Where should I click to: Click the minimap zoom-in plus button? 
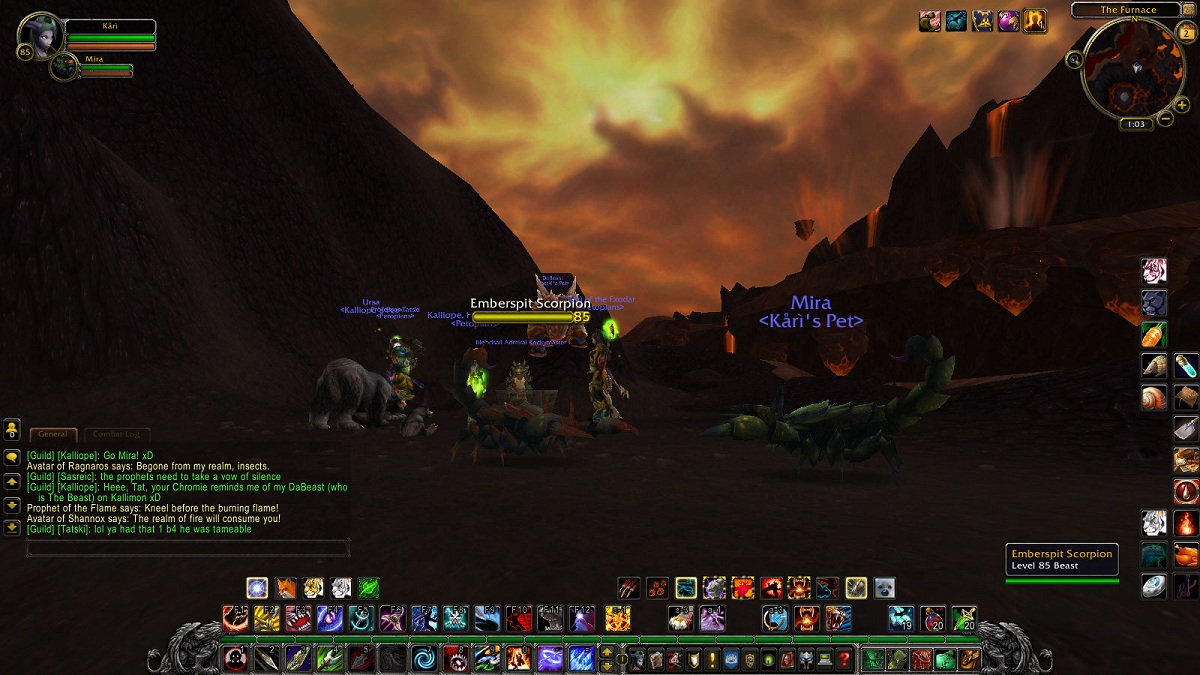(1181, 105)
